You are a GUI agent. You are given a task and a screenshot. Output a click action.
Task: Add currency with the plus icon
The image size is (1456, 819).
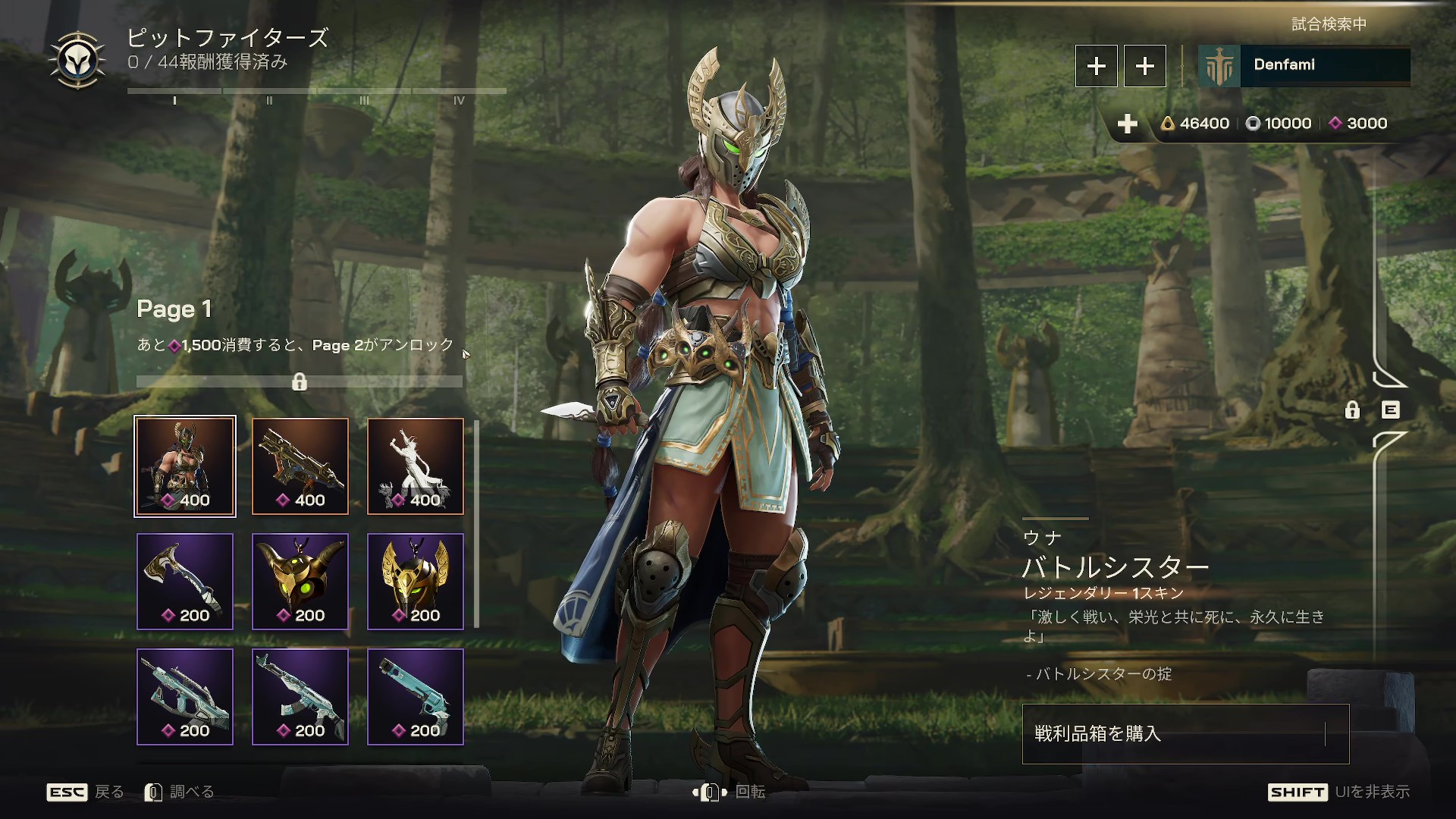[x=1128, y=124]
